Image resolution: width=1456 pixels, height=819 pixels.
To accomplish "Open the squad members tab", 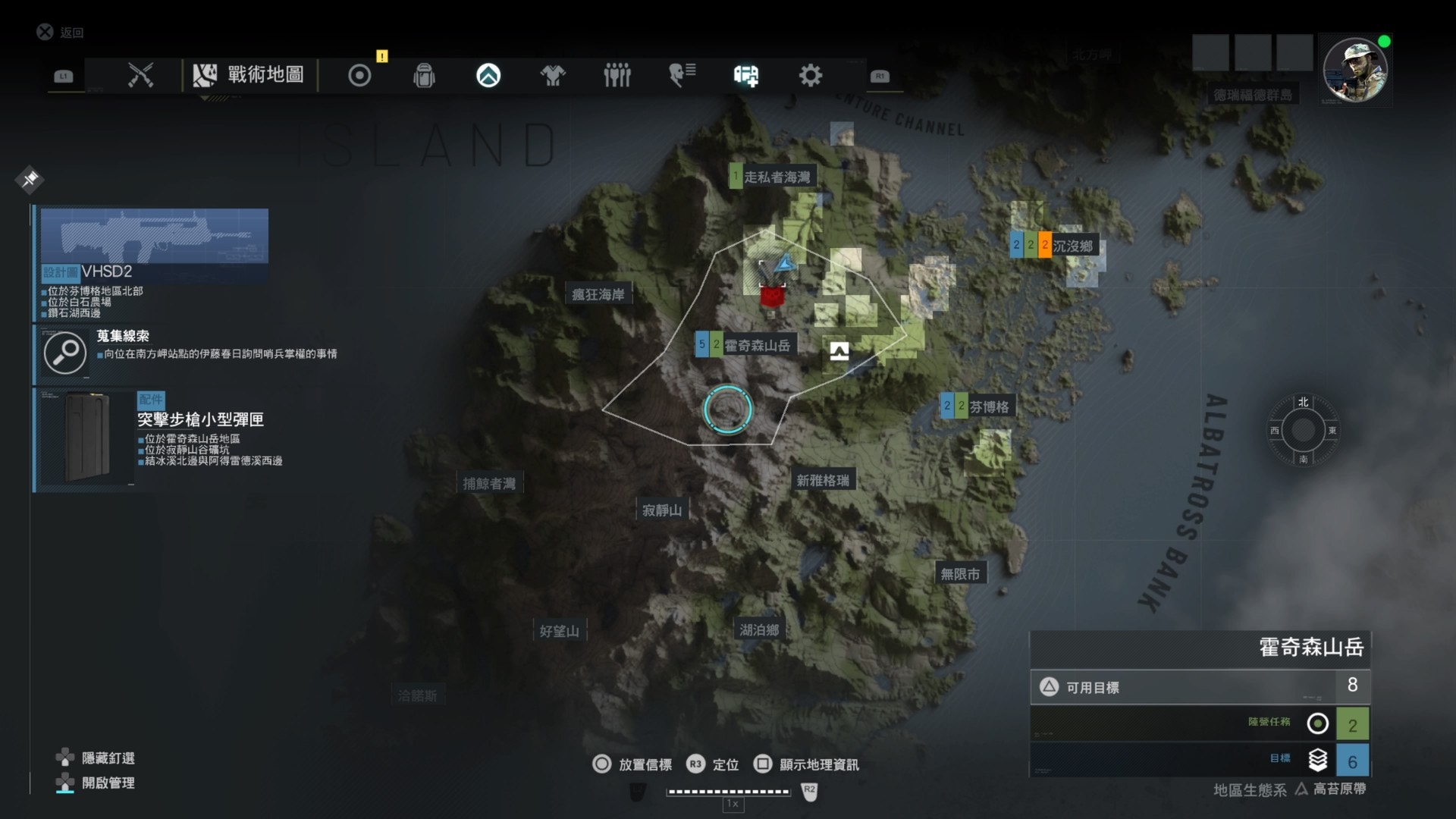I will coord(617,75).
